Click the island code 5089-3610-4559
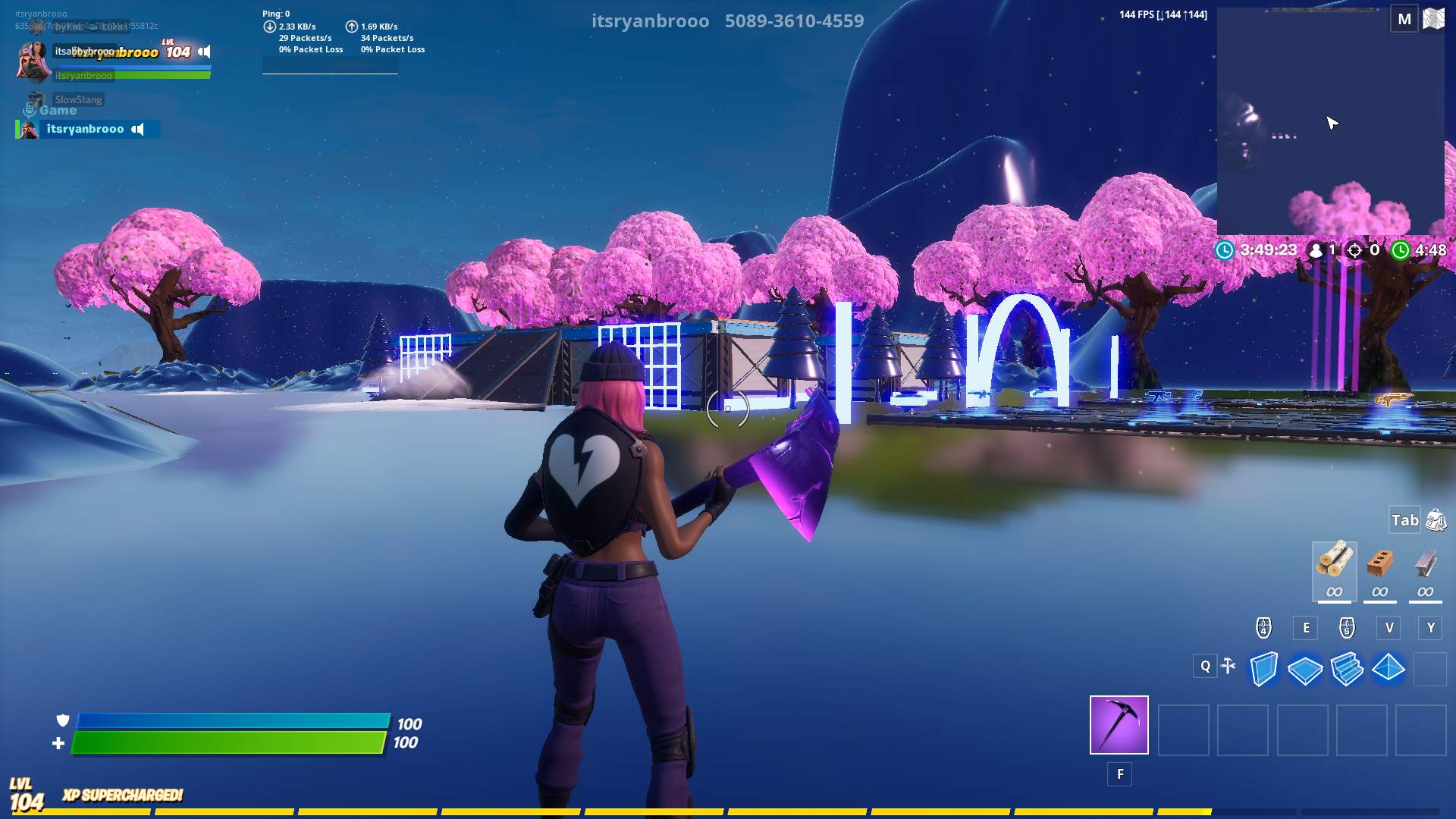The height and width of the screenshot is (819, 1456). pyautogui.click(x=793, y=21)
